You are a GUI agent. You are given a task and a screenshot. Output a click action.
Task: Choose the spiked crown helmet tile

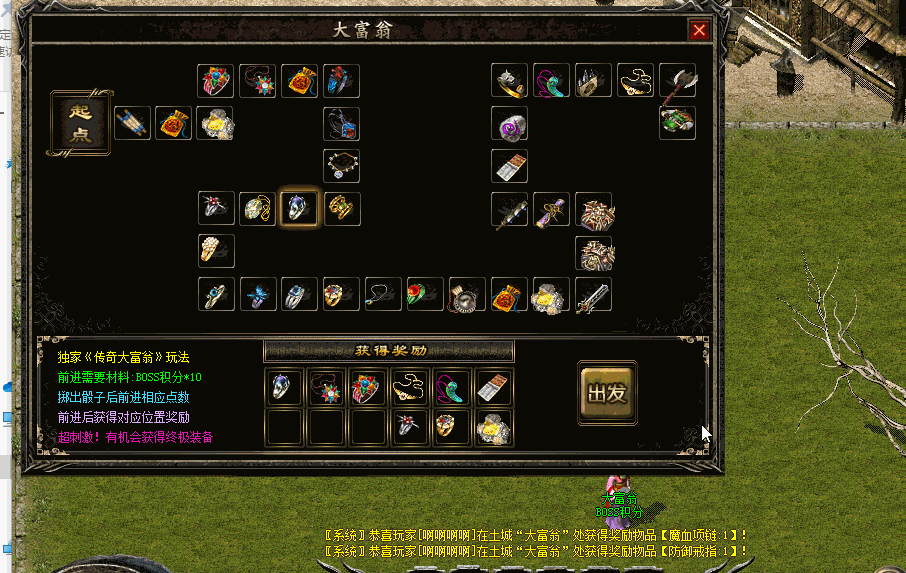pyautogui.click(x=593, y=81)
